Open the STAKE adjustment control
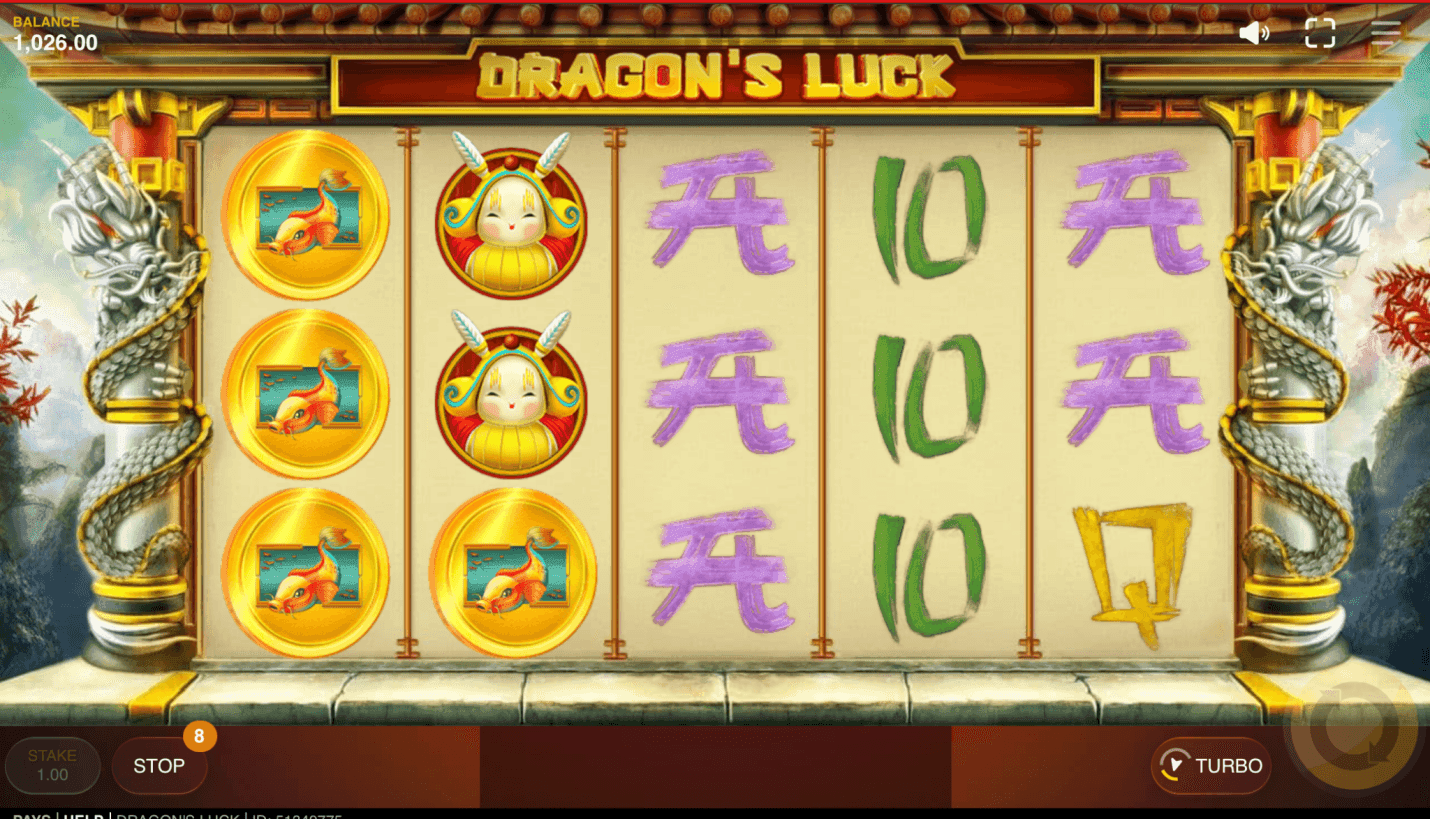Viewport: 1430px width, 819px height. coord(52,765)
